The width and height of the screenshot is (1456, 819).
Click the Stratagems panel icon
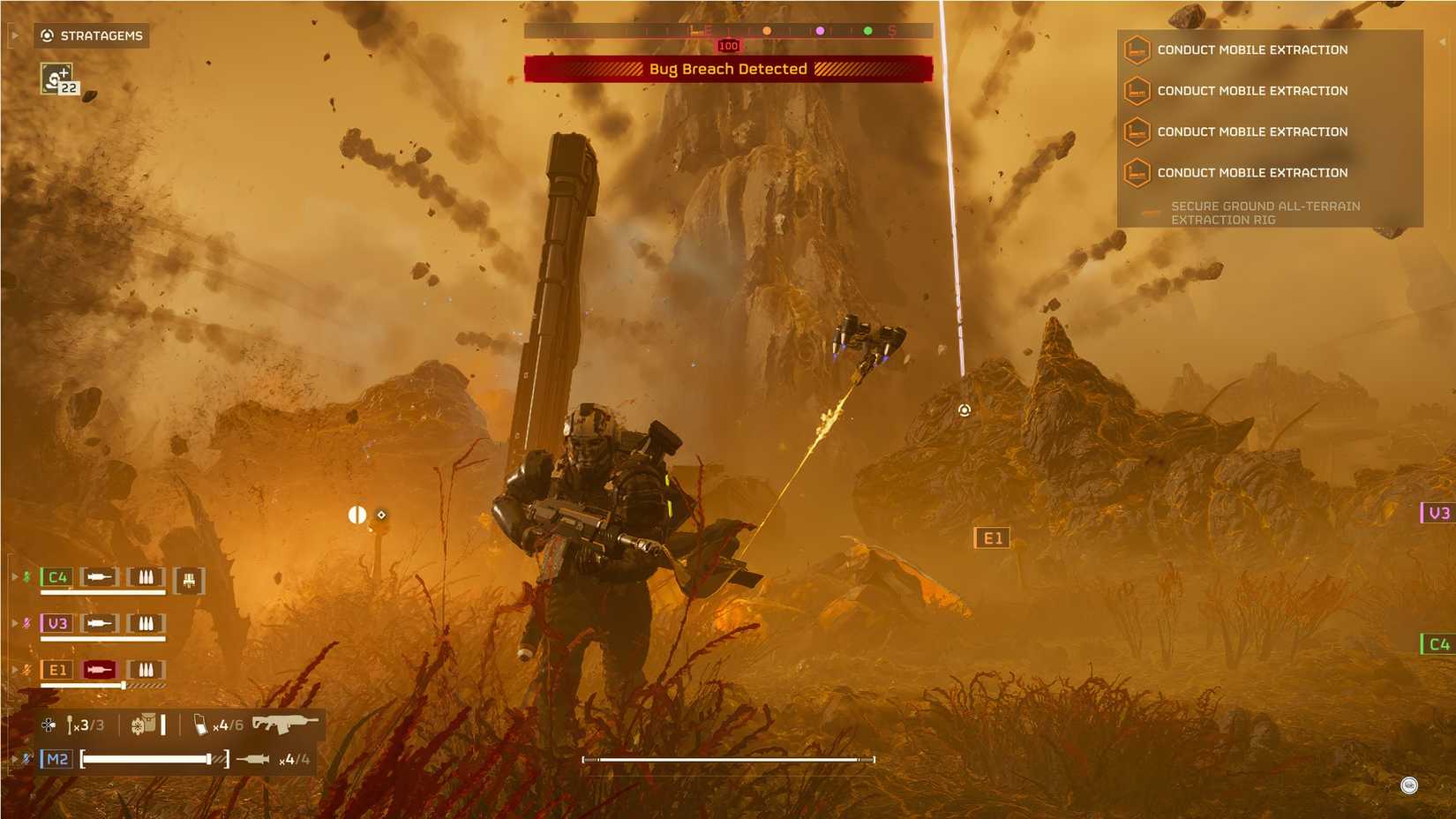(x=46, y=36)
